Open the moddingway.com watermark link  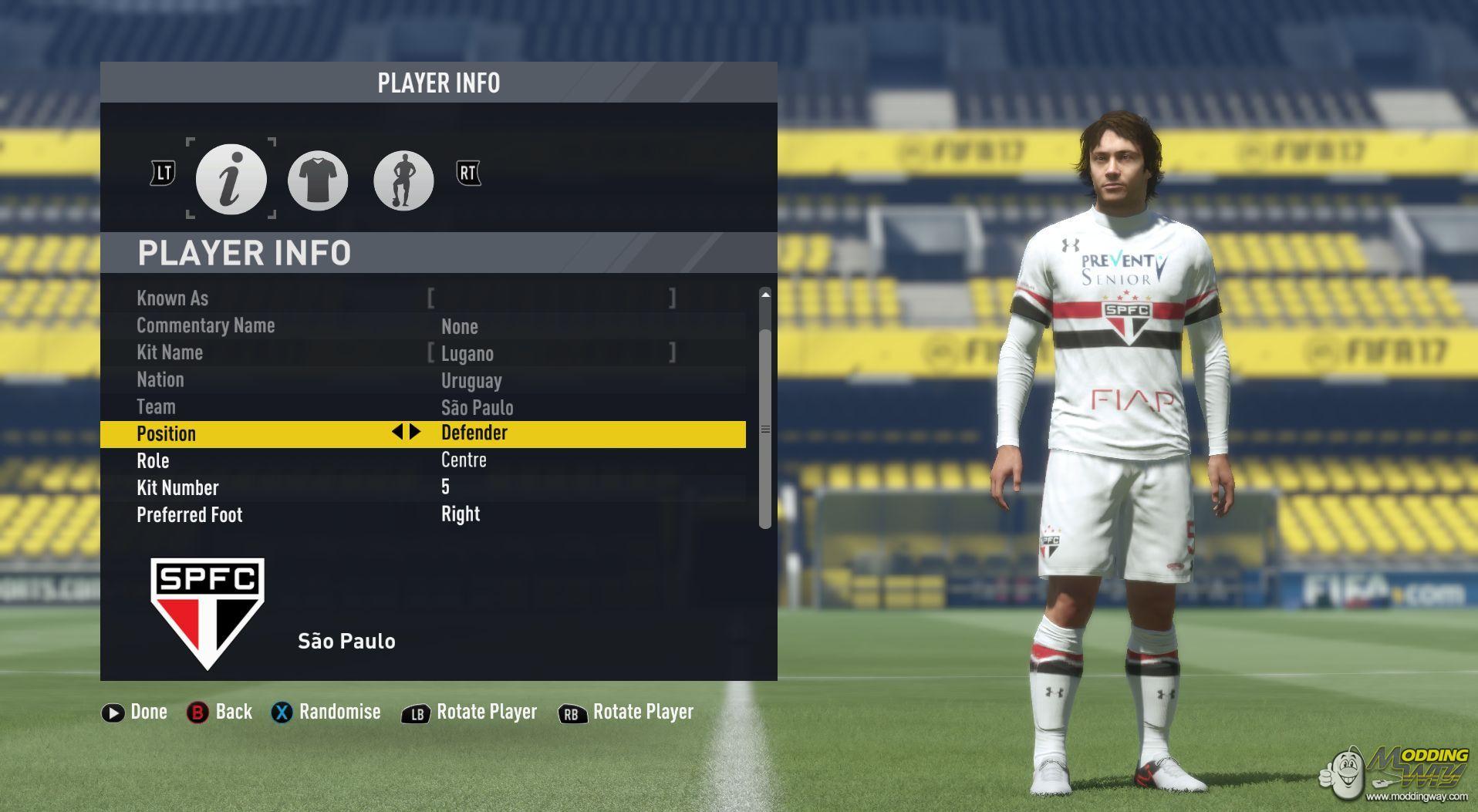[1416, 796]
